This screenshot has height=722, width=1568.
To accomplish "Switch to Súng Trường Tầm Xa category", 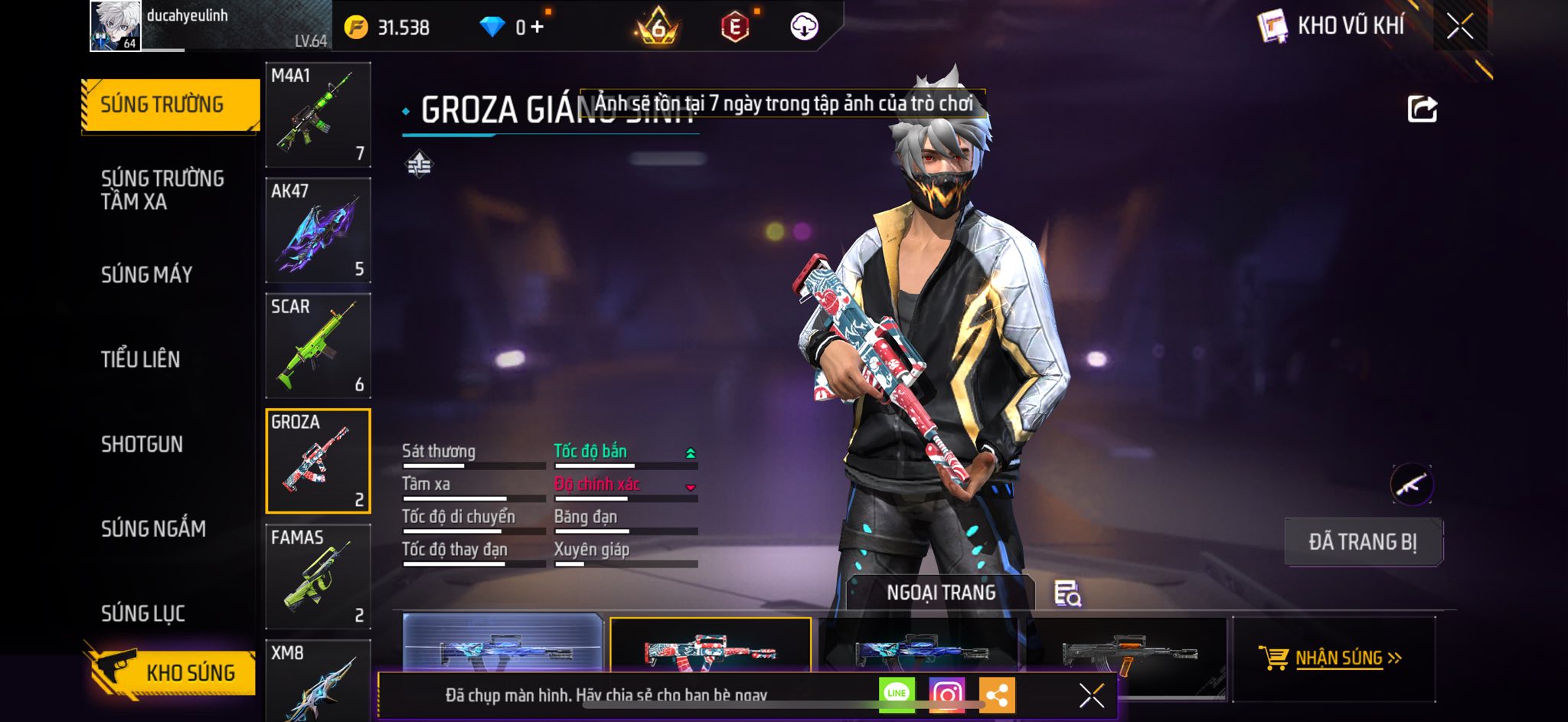I will point(162,190).
